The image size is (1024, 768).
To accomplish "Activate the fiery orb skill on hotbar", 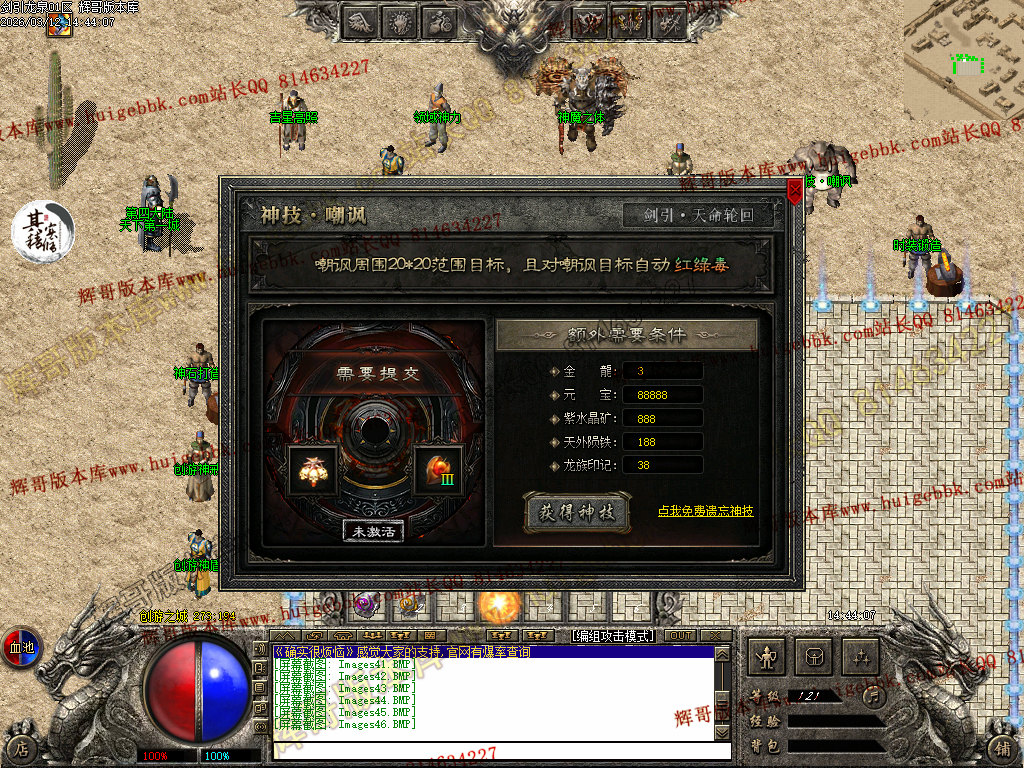I will point(496,604).
